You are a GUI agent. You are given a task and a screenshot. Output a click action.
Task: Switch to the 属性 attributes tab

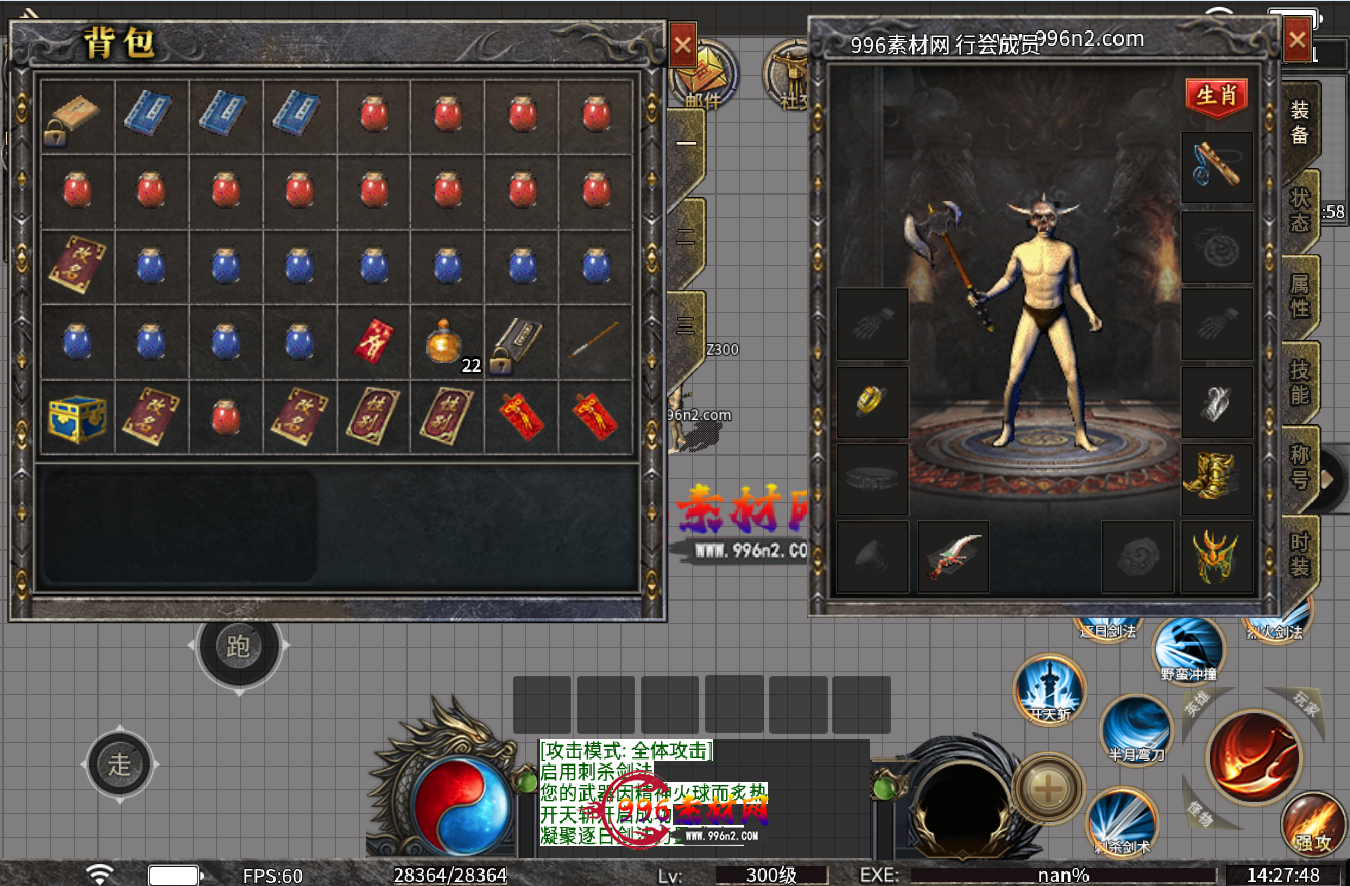coord(1299,296)
